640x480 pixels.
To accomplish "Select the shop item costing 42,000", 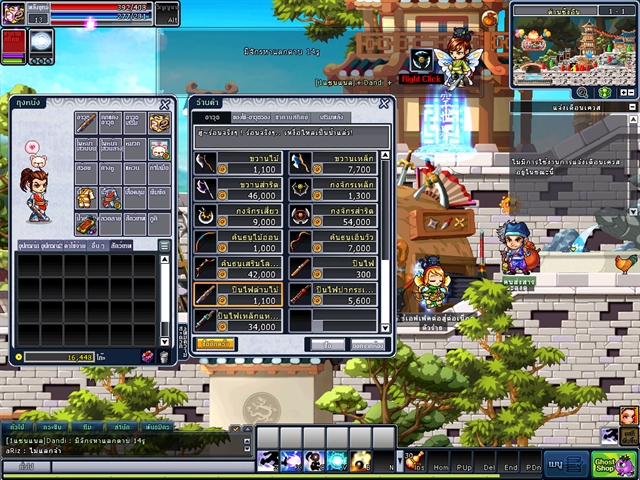I will [238, 268].
